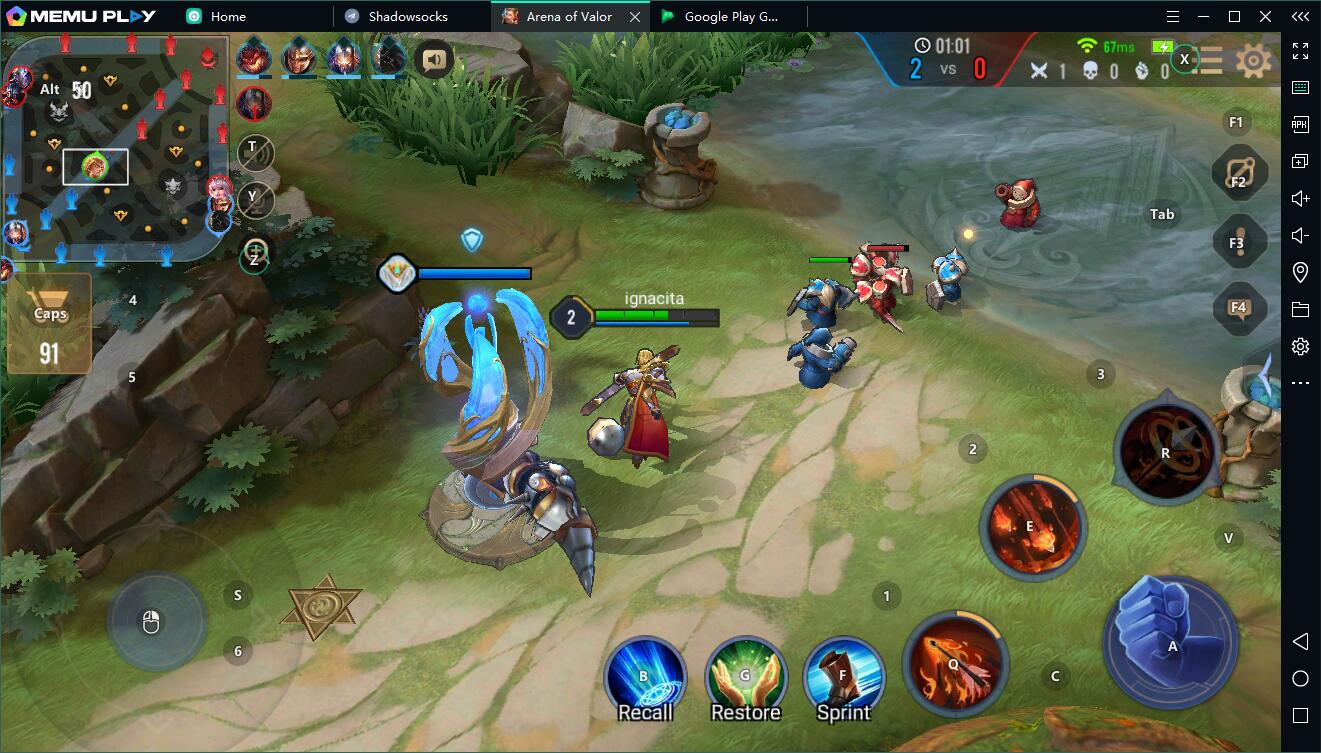The width and height of the screenshot is (1321, 753).
Task: Cast the fiery meteor E skill
Action: (x=1032, y=526)
